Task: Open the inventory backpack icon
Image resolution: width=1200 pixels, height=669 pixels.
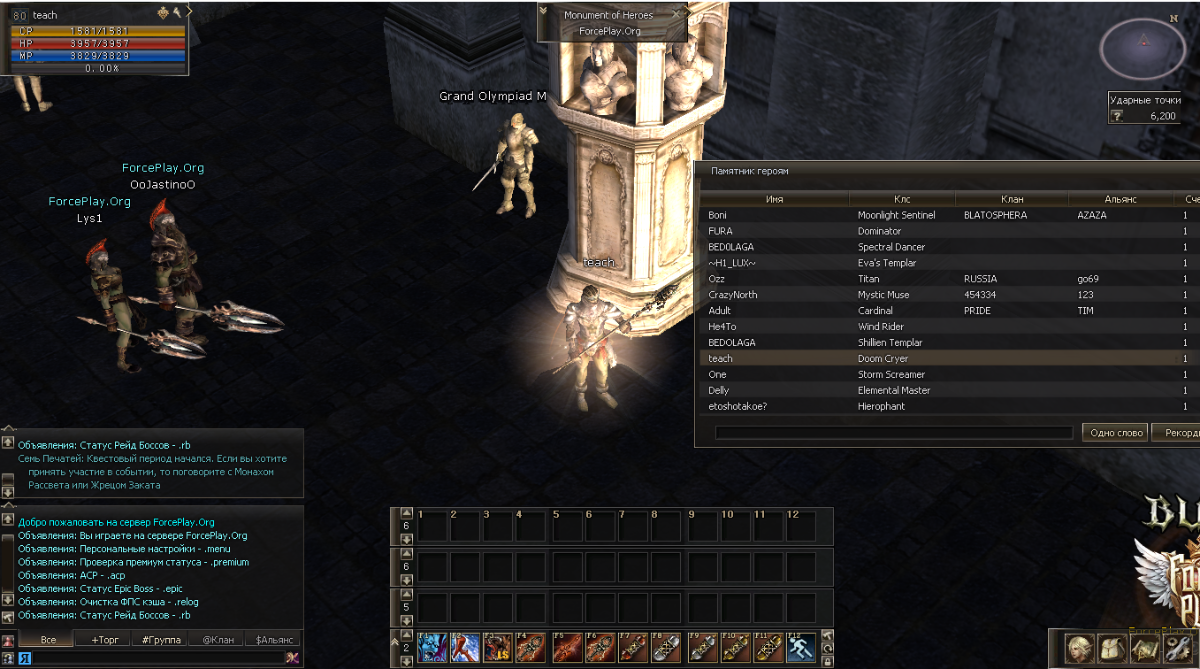Action: (x=1111, y=648)
